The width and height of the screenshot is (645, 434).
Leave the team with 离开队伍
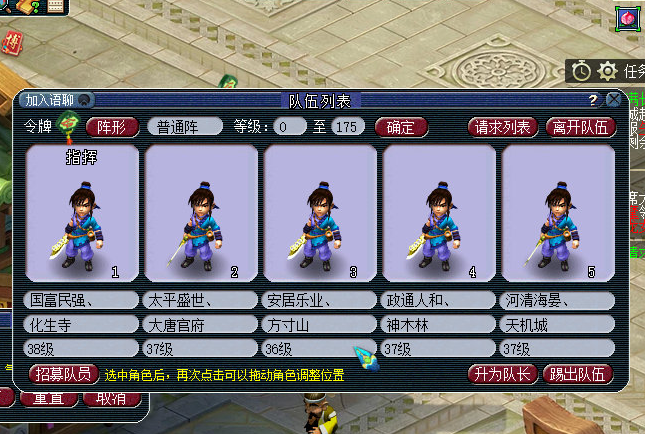coord(580,127)
